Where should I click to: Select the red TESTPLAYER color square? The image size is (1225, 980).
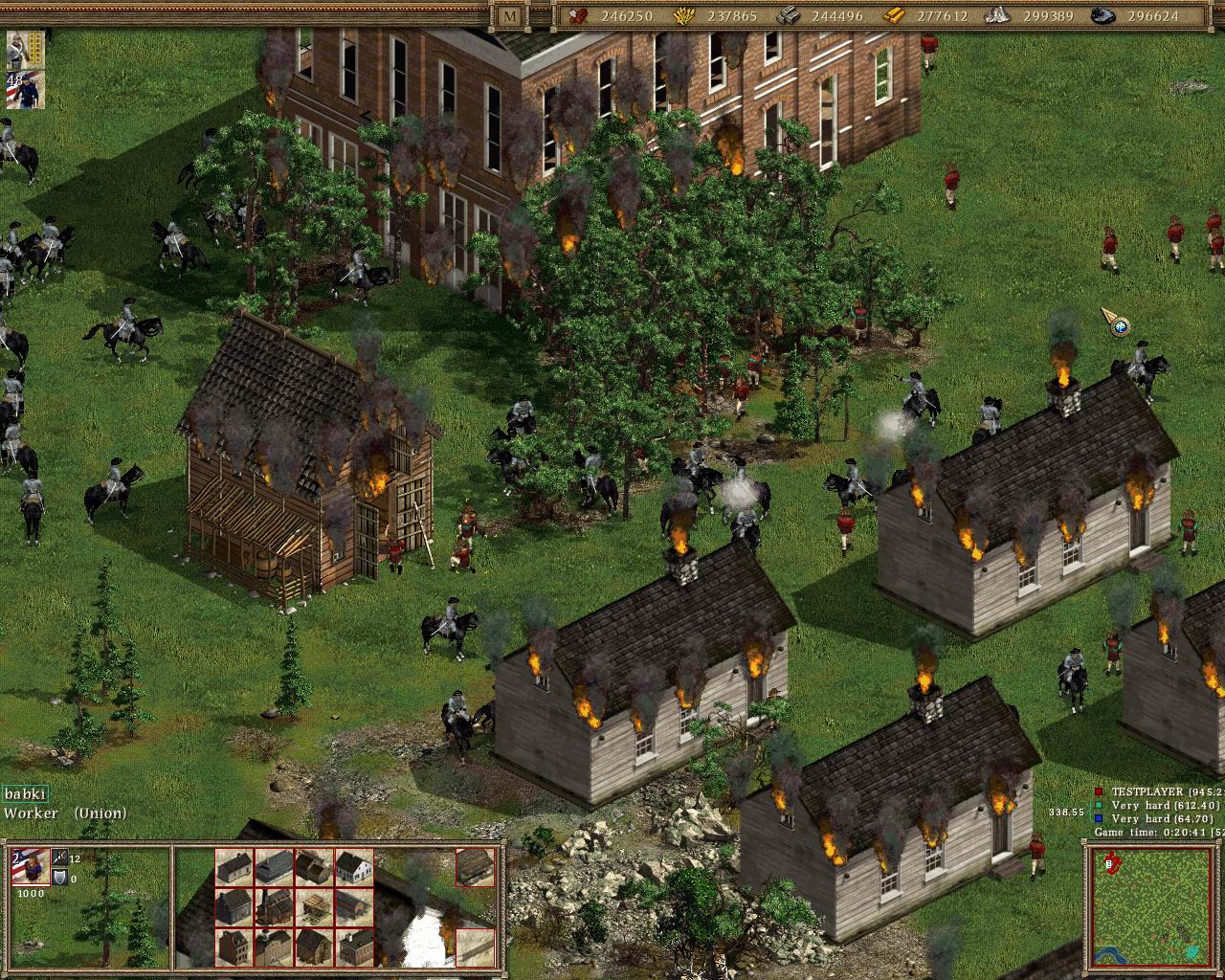coord(1097,791)
